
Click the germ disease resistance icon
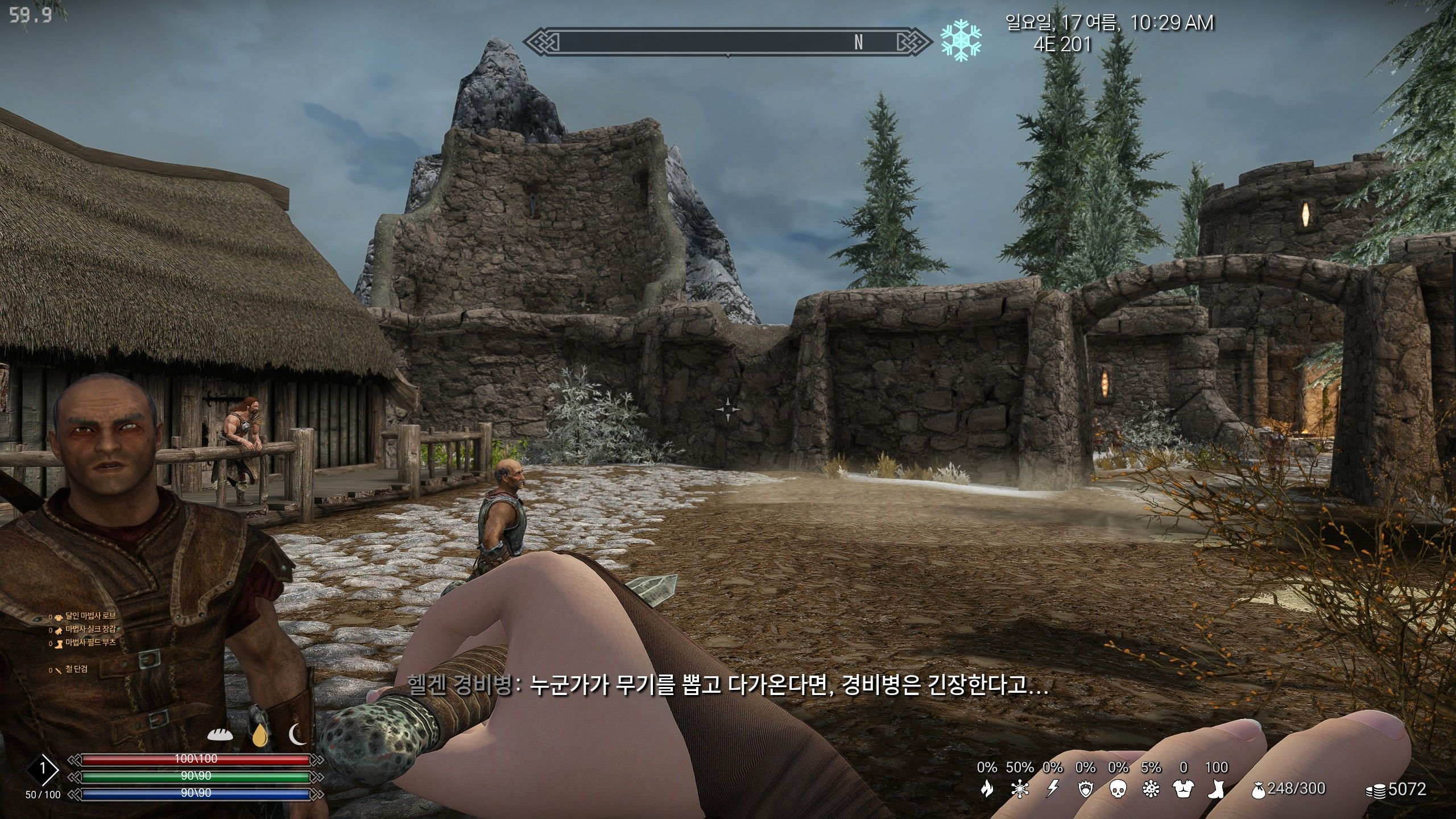point(1151,788)
